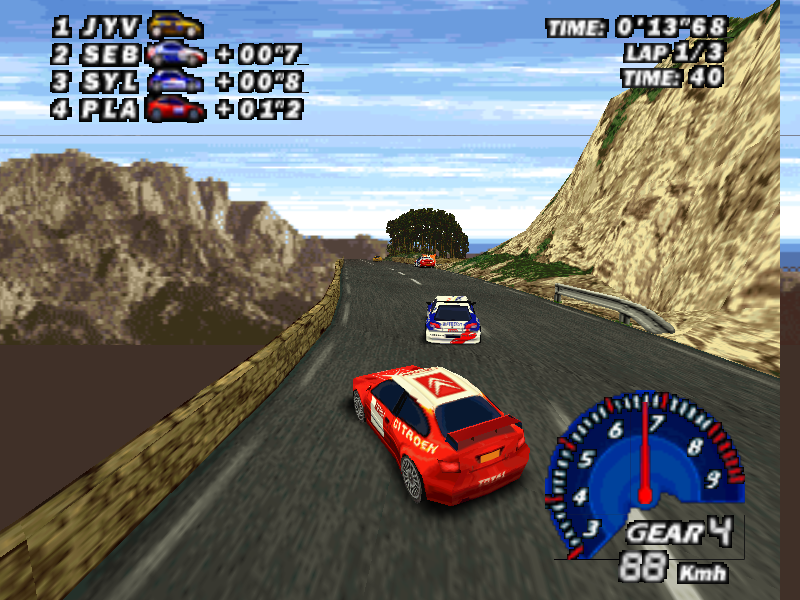Select PLA's red car in fourth place

click(176, 108)
